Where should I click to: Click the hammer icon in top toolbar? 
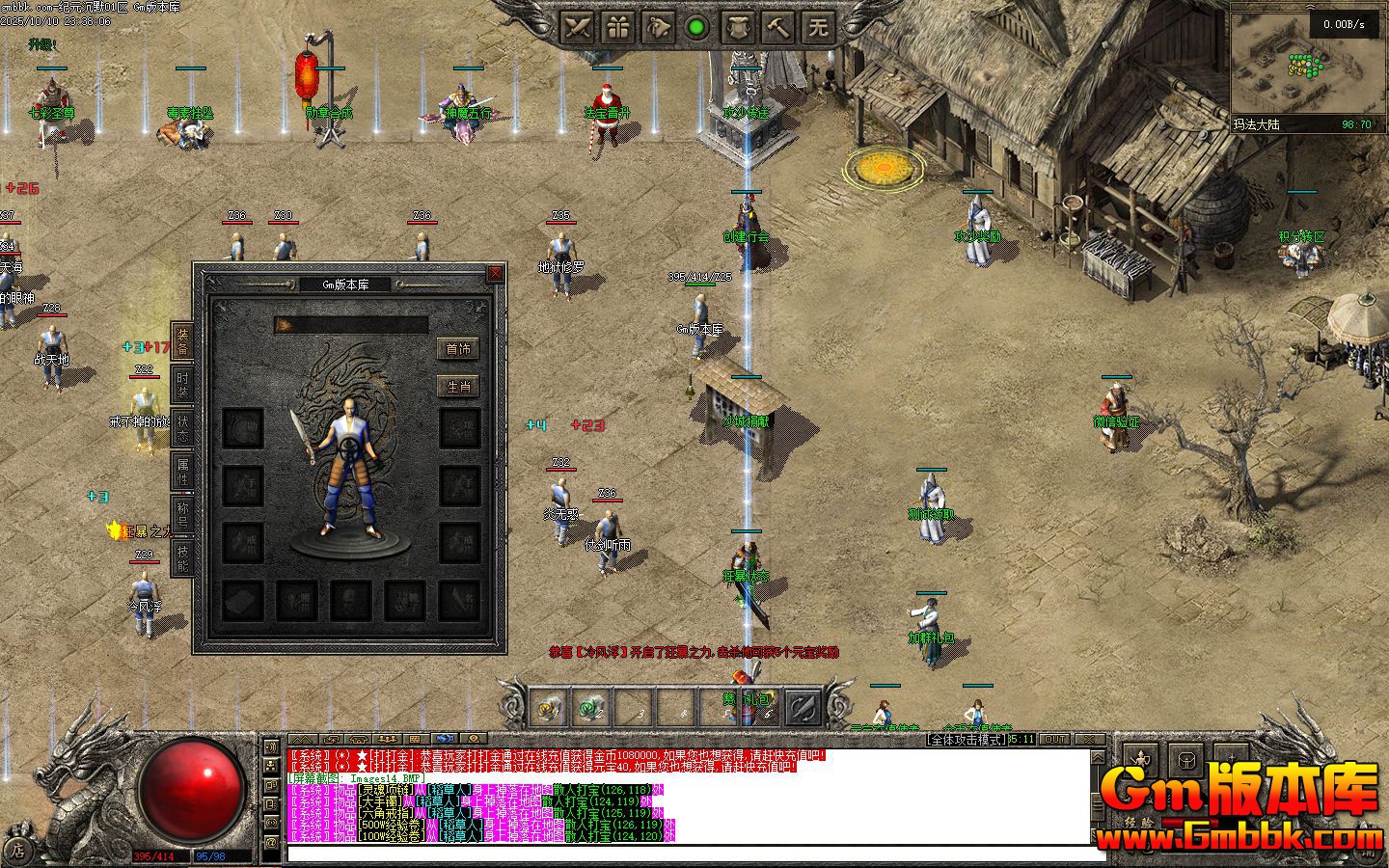coord(777,27)
